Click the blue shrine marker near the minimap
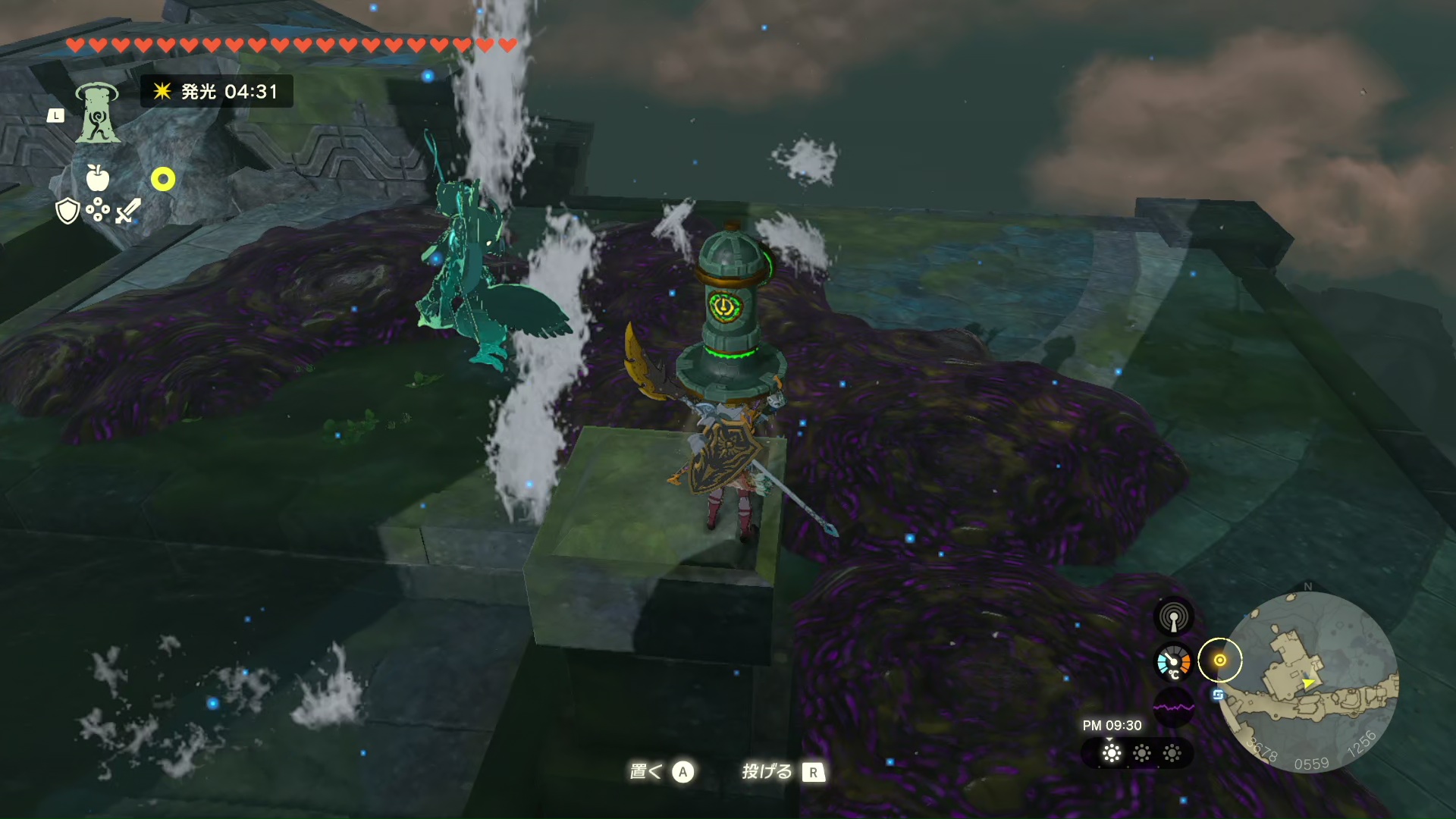This screenshot has width=1456, height=819. tap(1219, 695)
